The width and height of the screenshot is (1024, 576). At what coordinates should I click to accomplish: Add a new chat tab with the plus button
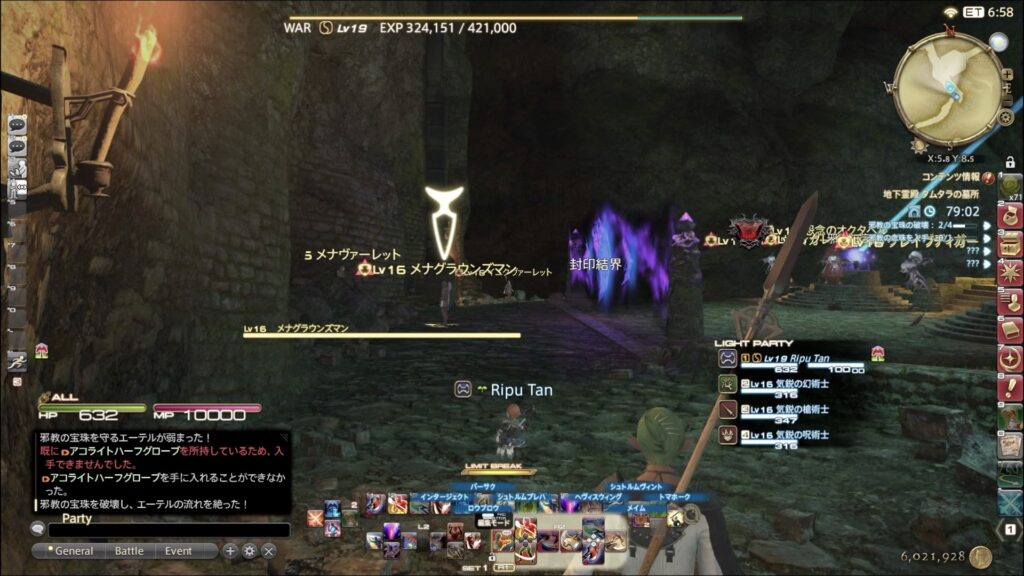(230, 551)
